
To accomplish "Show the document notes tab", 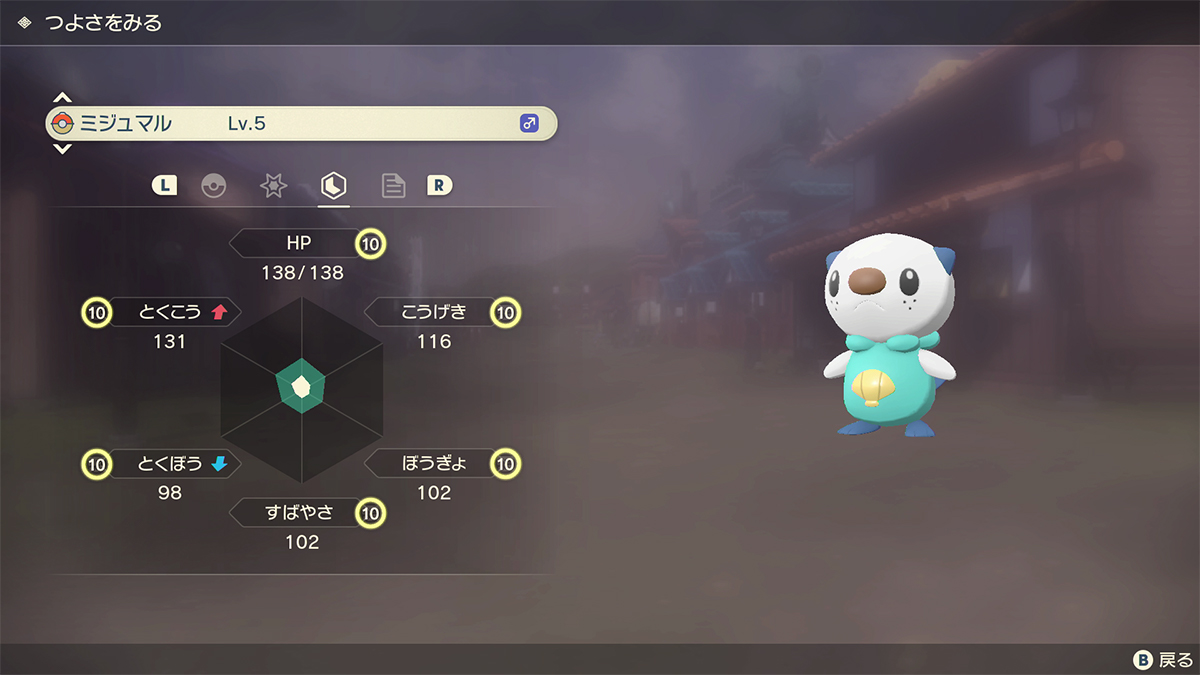I will coord(393,186).
